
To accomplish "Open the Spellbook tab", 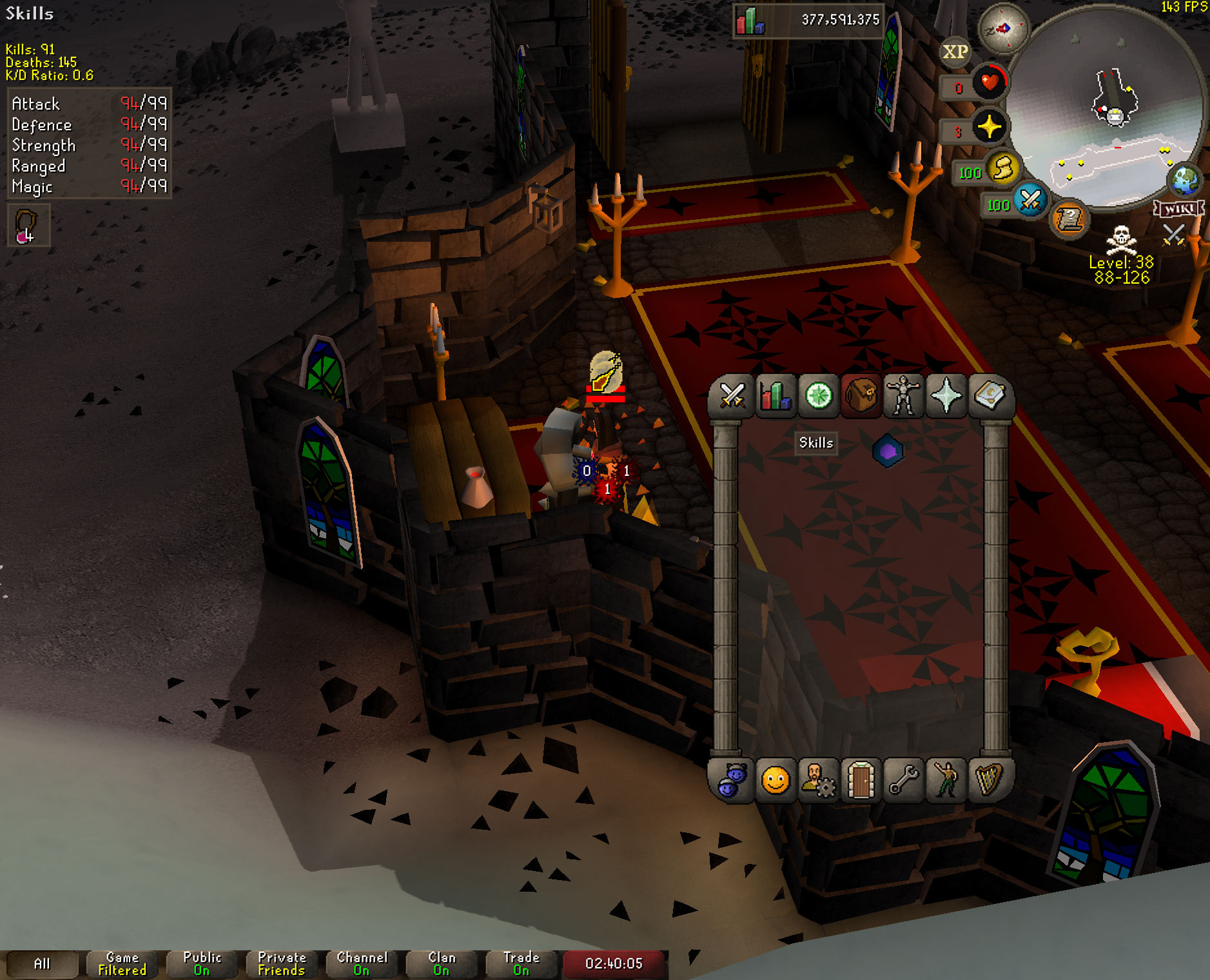I will [989, 396].
